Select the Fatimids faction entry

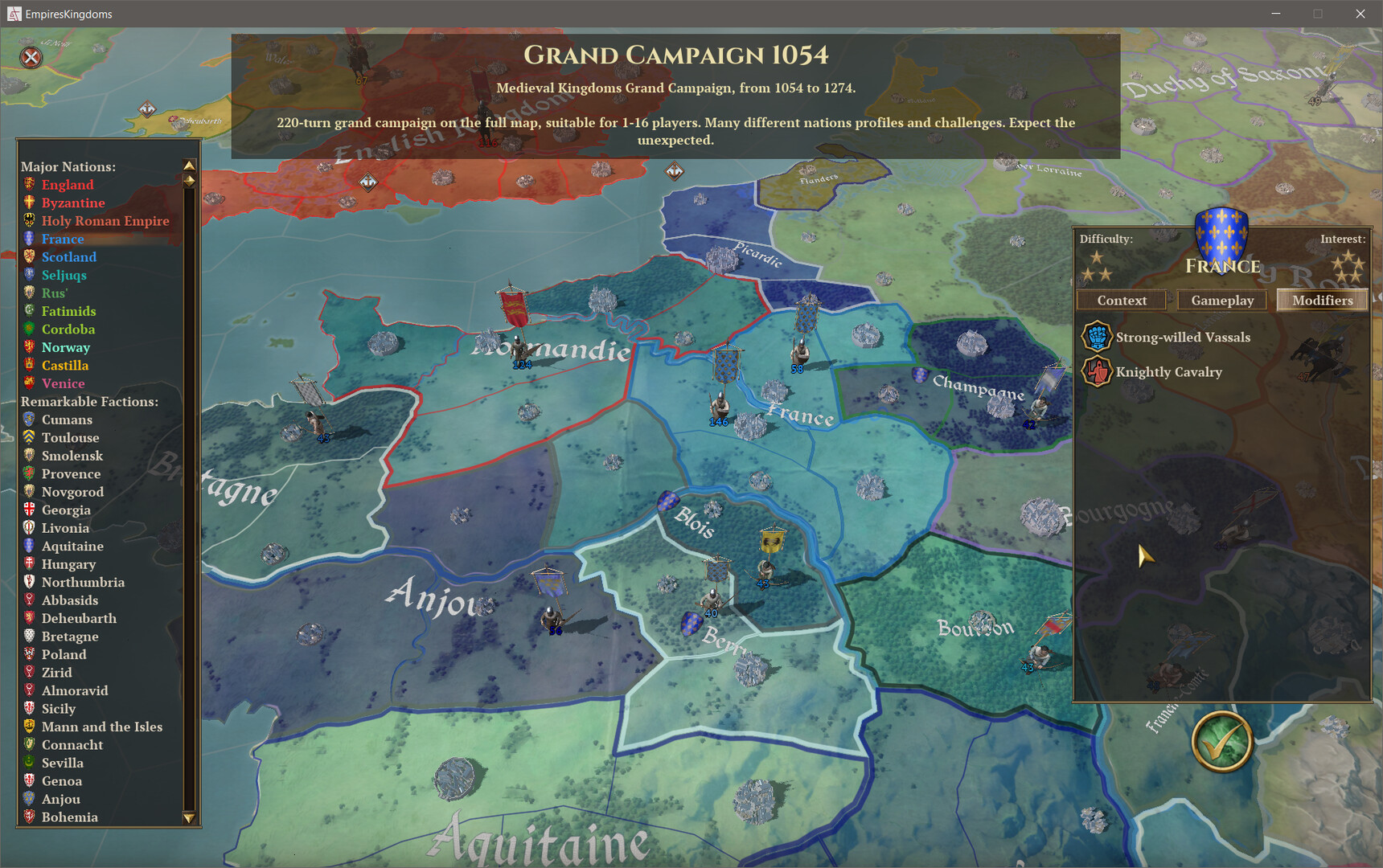pos(69,311)
